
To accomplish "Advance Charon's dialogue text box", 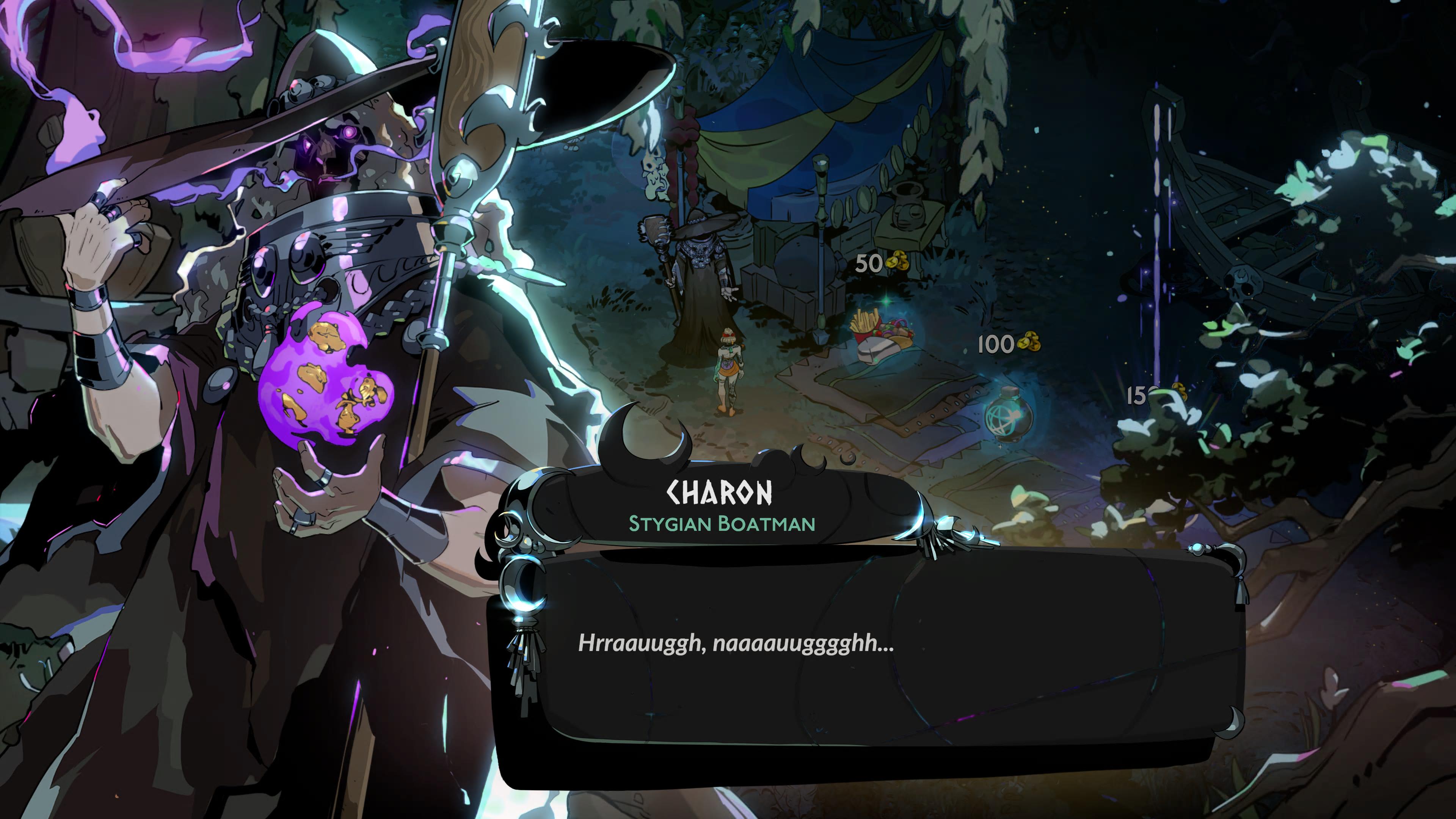I will pos(865,644).
